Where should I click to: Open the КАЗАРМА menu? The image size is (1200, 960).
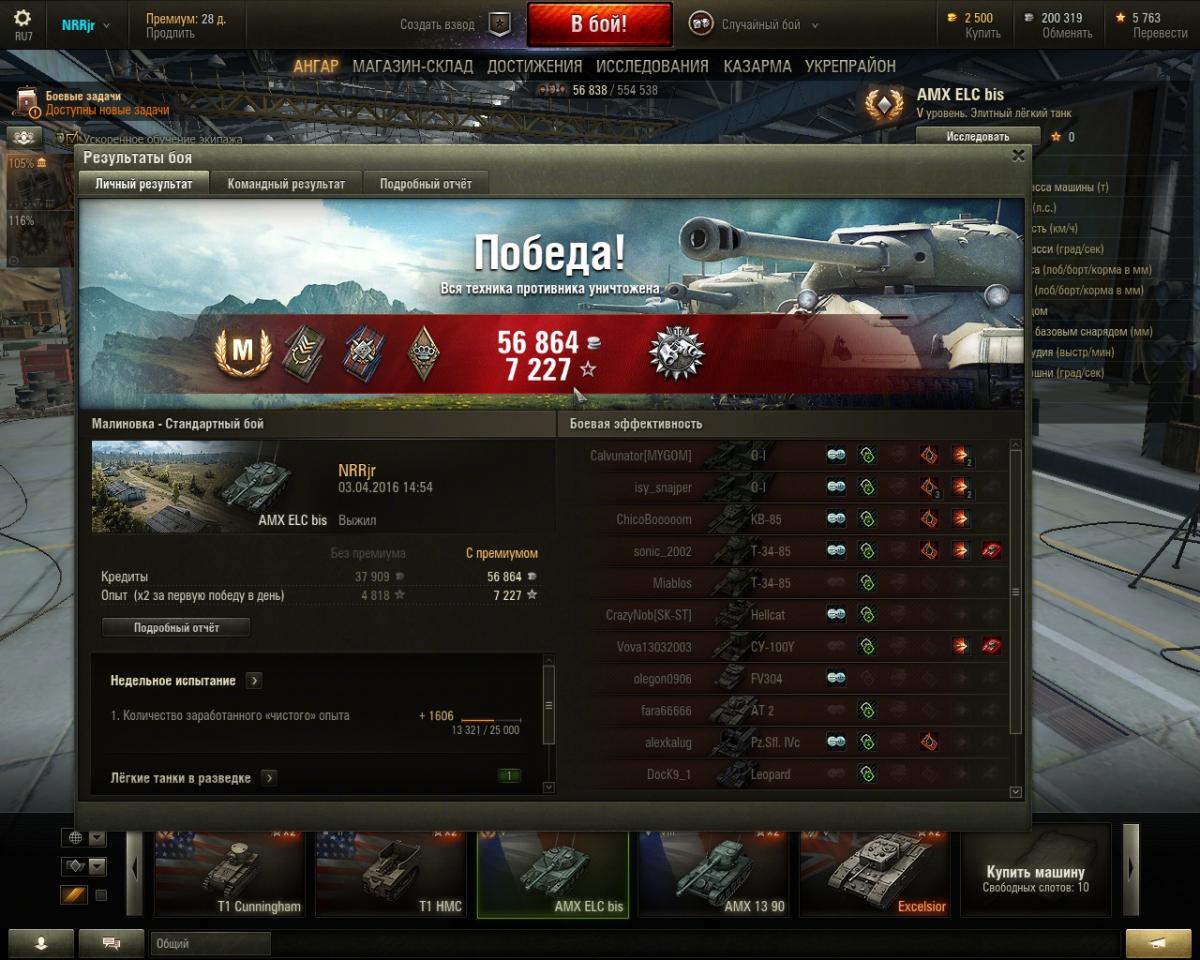(757, 66)
